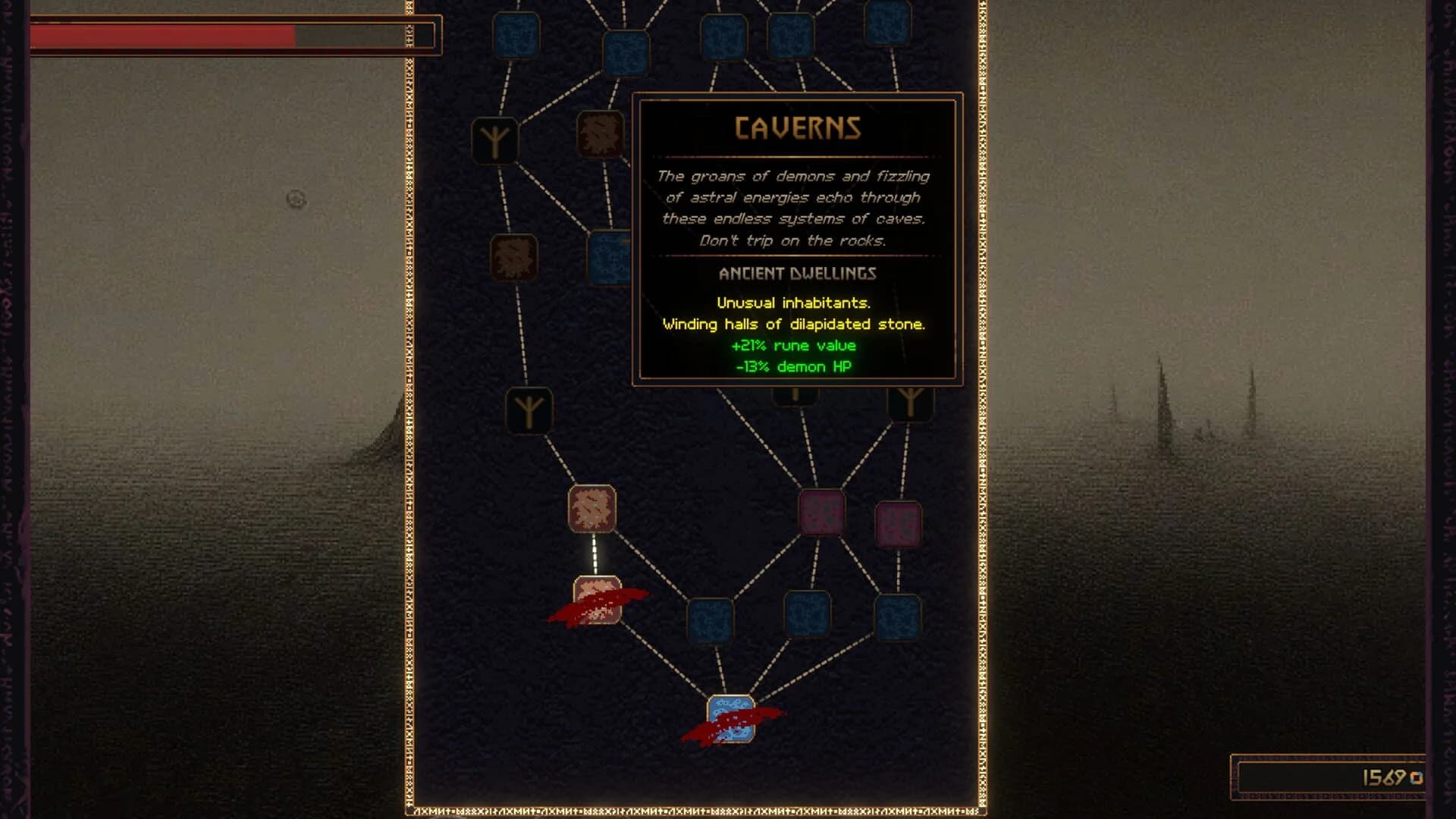Click the red health bar at the top left
Viewport: 1456px width, 819px height.
(159, 33)
